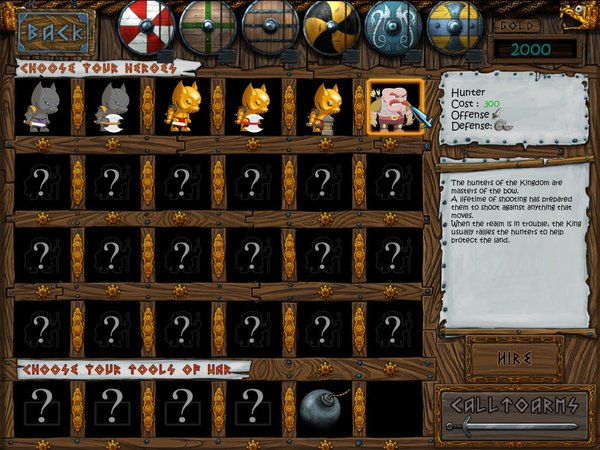
Task: Click the Call to Arms button
Action: pos(513,410)
